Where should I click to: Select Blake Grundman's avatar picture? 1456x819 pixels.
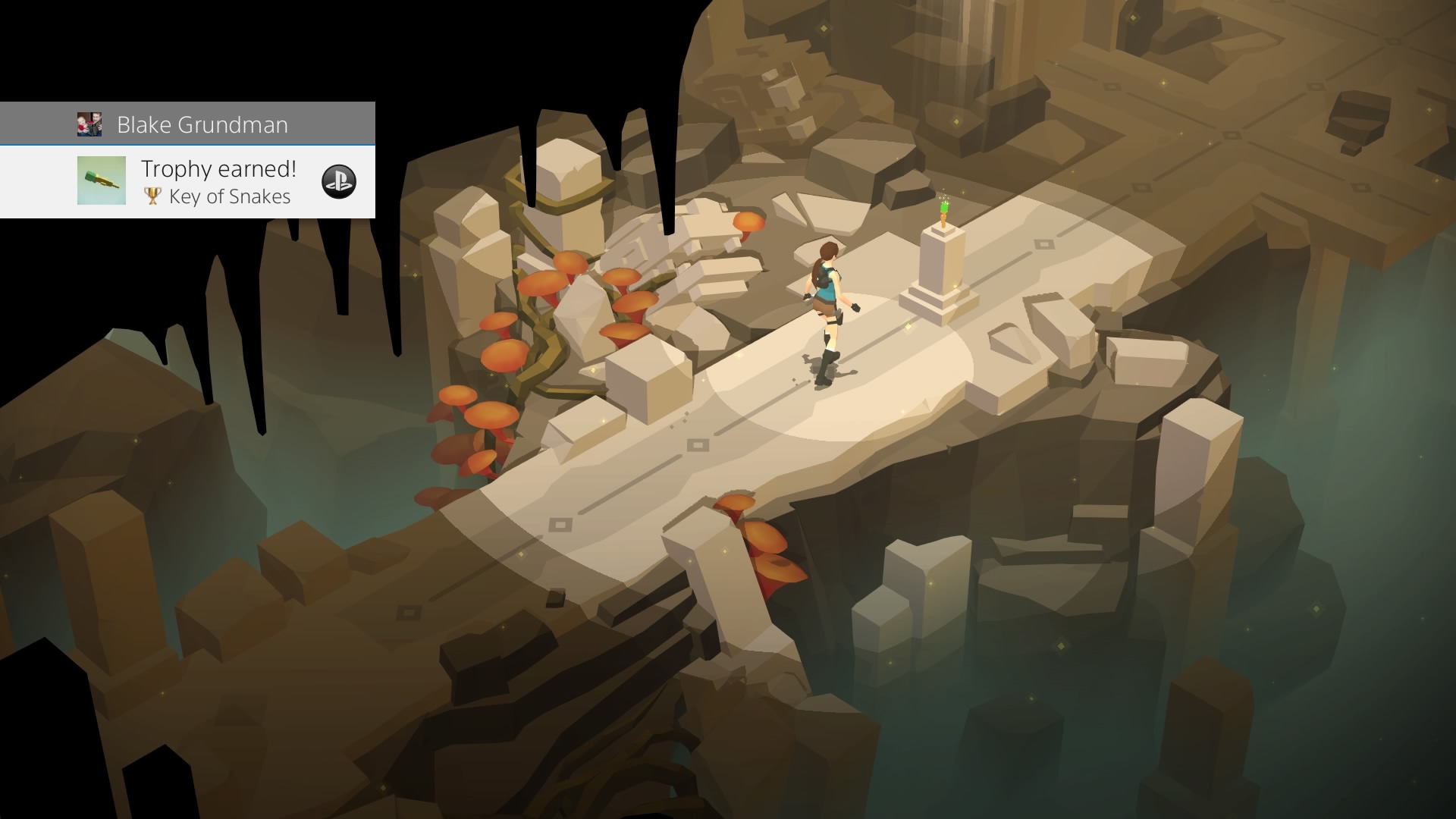click(91, 123)
